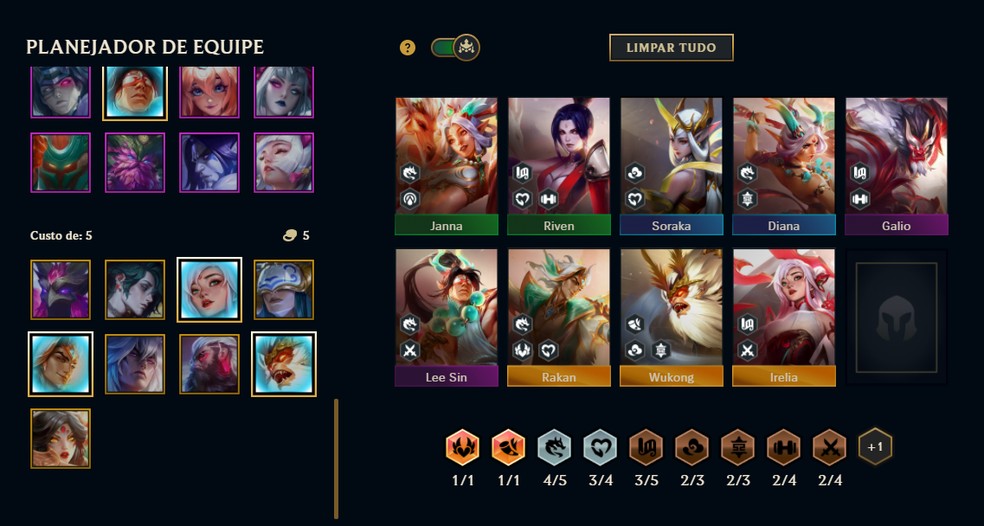This screenshot has width=984, height=526.
Task: Pick the Wukong champion card
Action: click(x=671, y=317)
